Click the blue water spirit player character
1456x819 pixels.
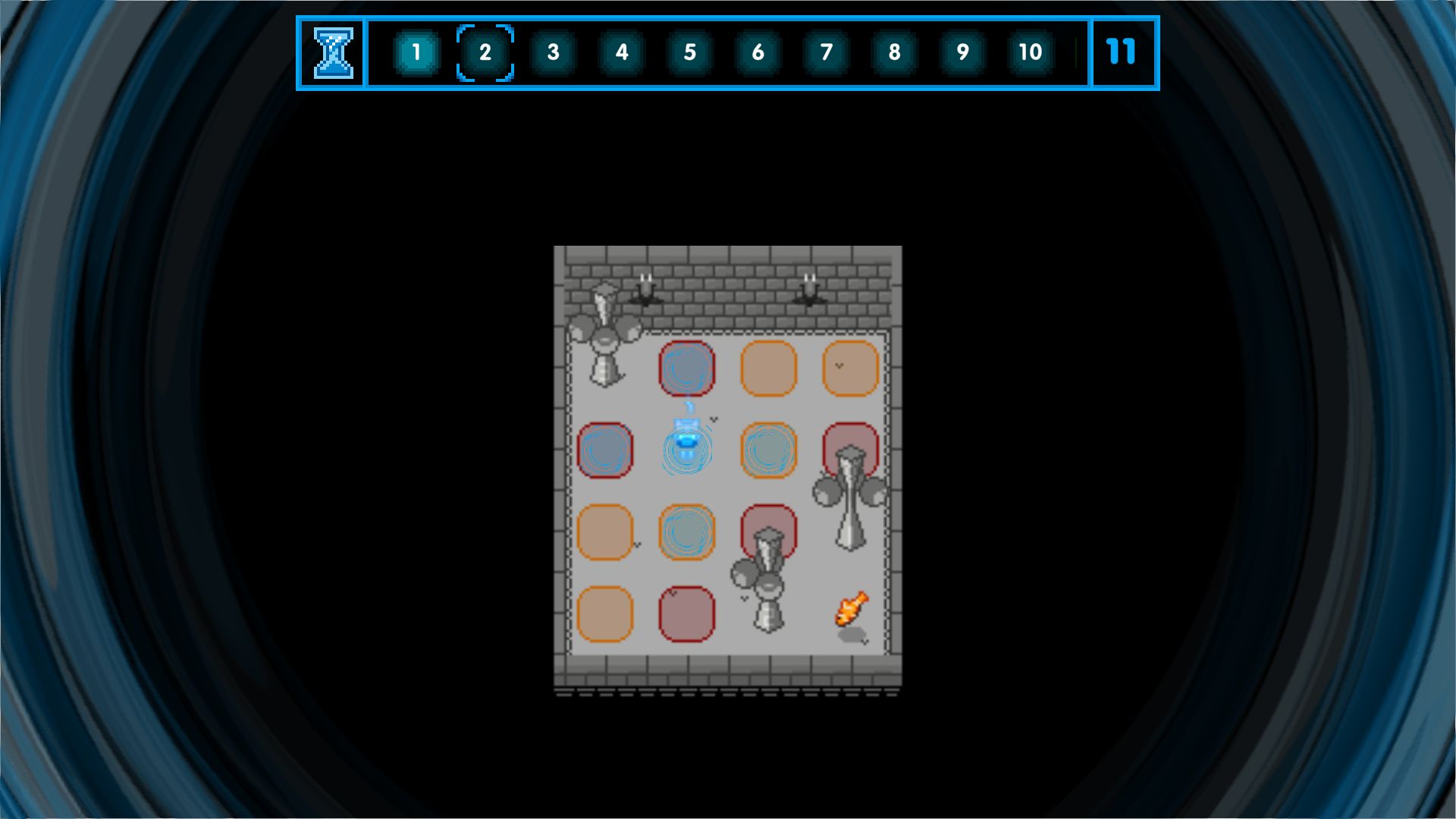tap(686, 442)
